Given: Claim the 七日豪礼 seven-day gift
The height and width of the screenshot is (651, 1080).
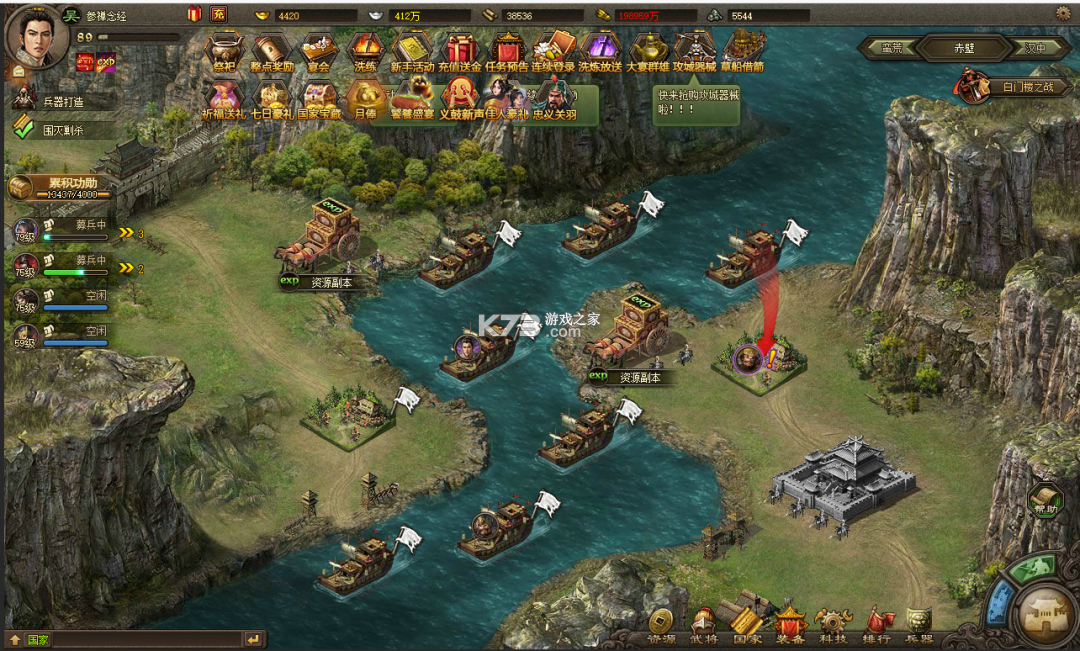Looking at the screenshot, I should [x=271, y=98].
